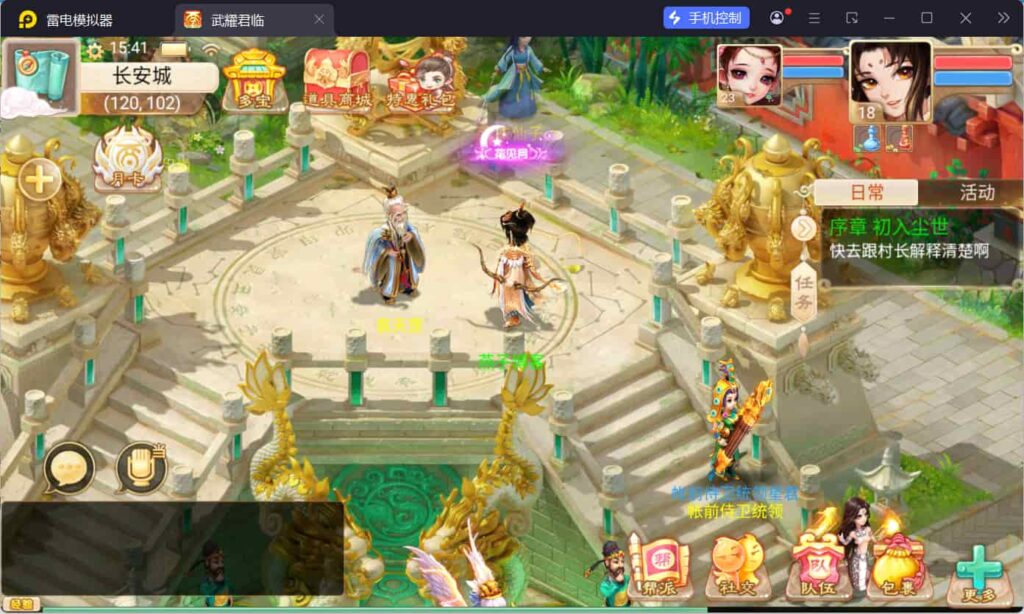Open the 特惠礼包 gift pack

pyautogui.click(x=421, y=80)
